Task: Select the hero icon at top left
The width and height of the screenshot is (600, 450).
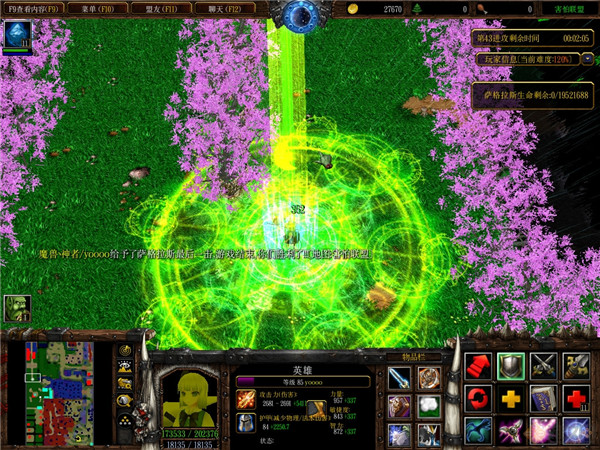Action: pyautogui.click(x=17, y=36)
